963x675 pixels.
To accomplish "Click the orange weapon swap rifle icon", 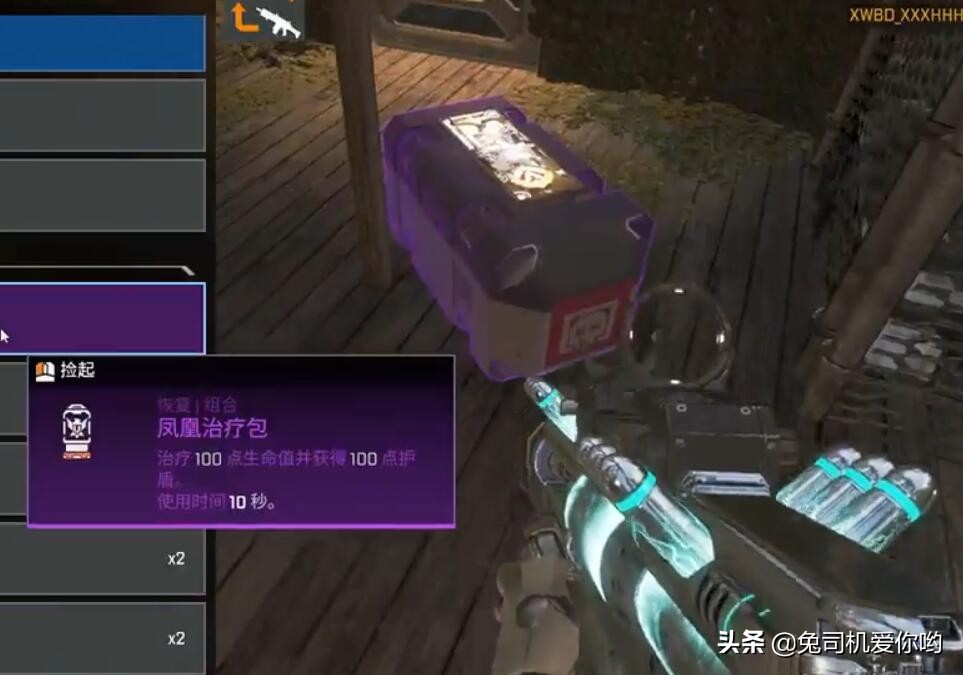I will click(262, 20).
